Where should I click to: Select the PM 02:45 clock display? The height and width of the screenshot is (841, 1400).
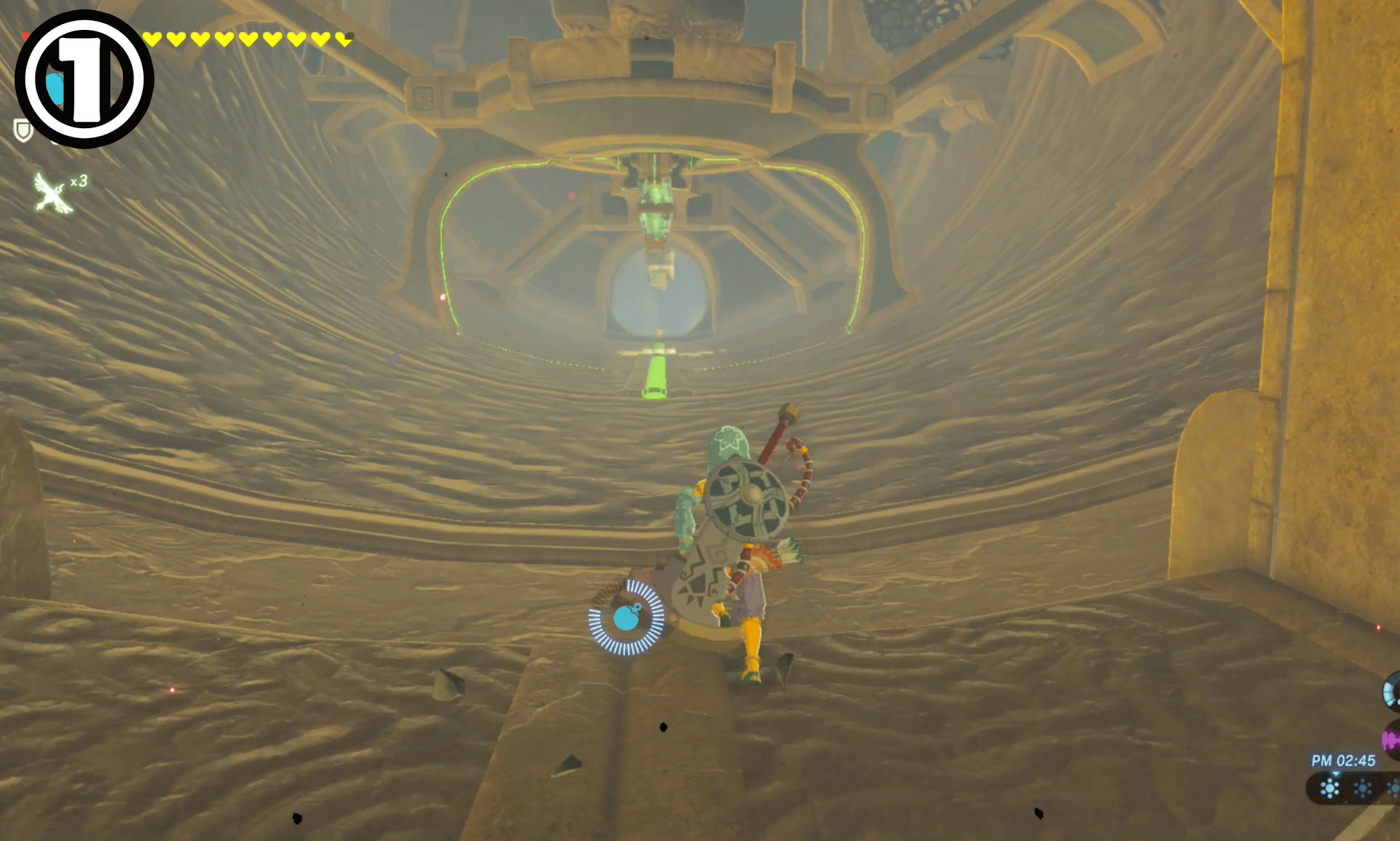pyautogui.click(x=1345, y=761)
